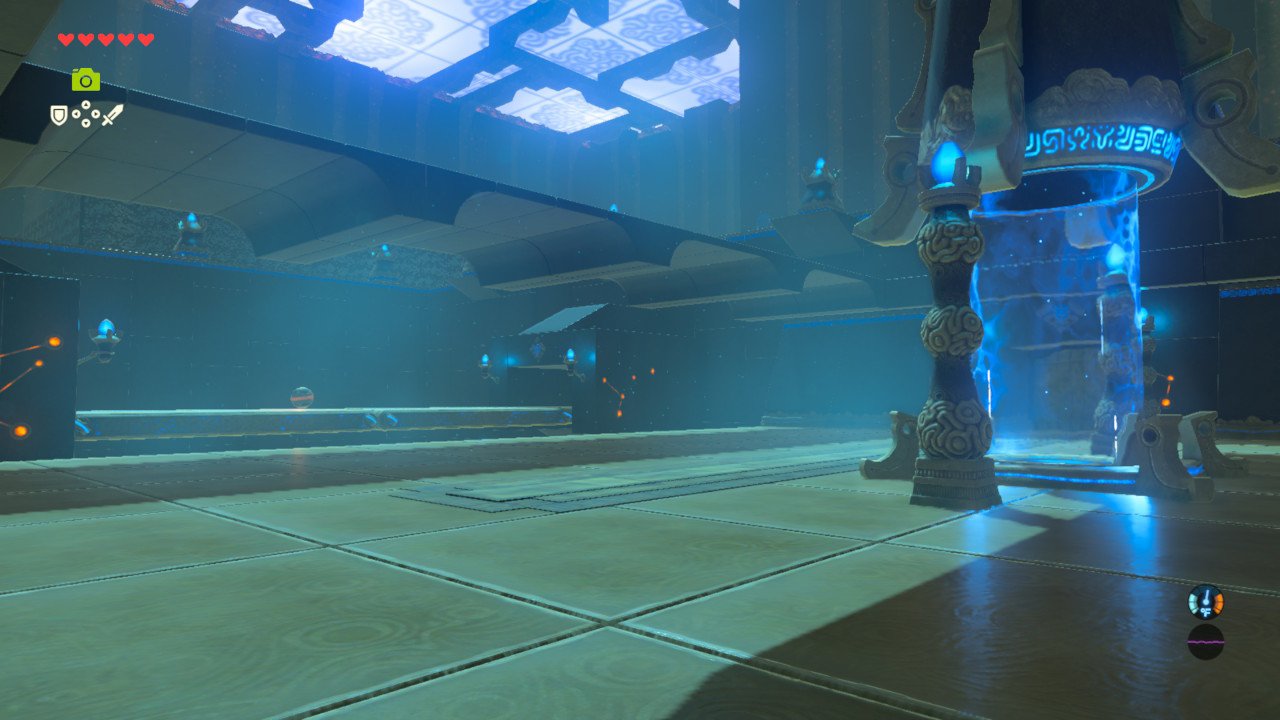This screenshot has height=720, width=1280.
Task: Select the green camera icon in the HUD
Action: pos(86,79)
